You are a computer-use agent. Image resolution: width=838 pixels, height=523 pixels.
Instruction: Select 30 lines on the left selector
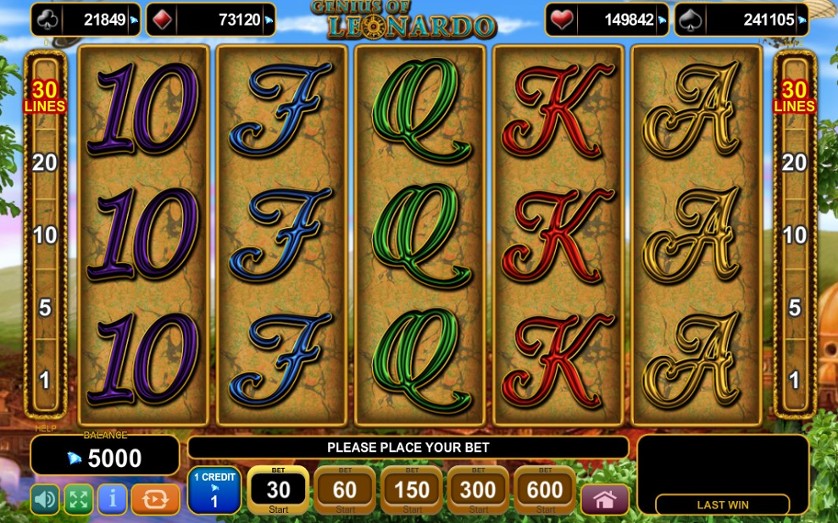(x=44, y=97)
